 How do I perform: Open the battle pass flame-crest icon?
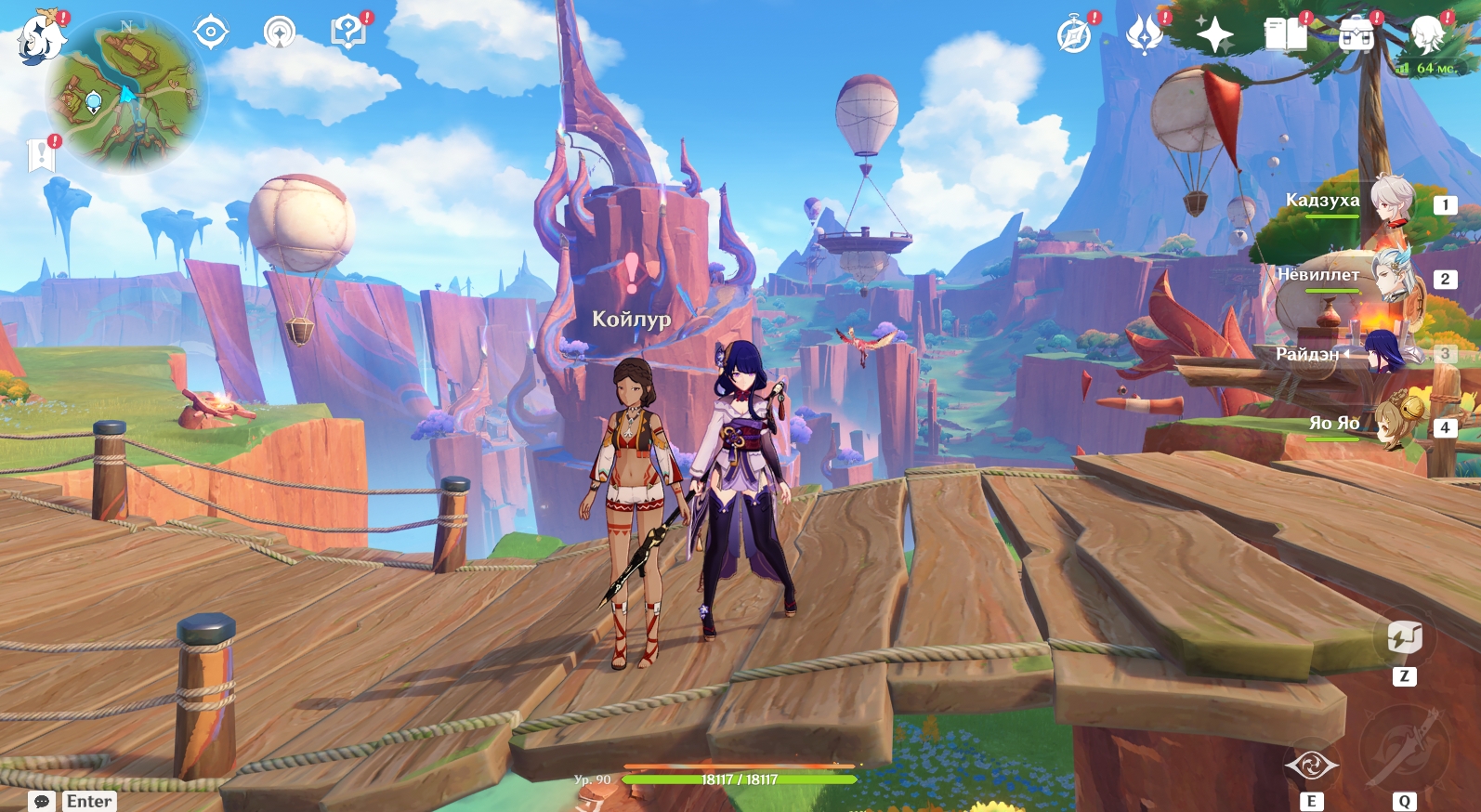[x=1144, y=35]
